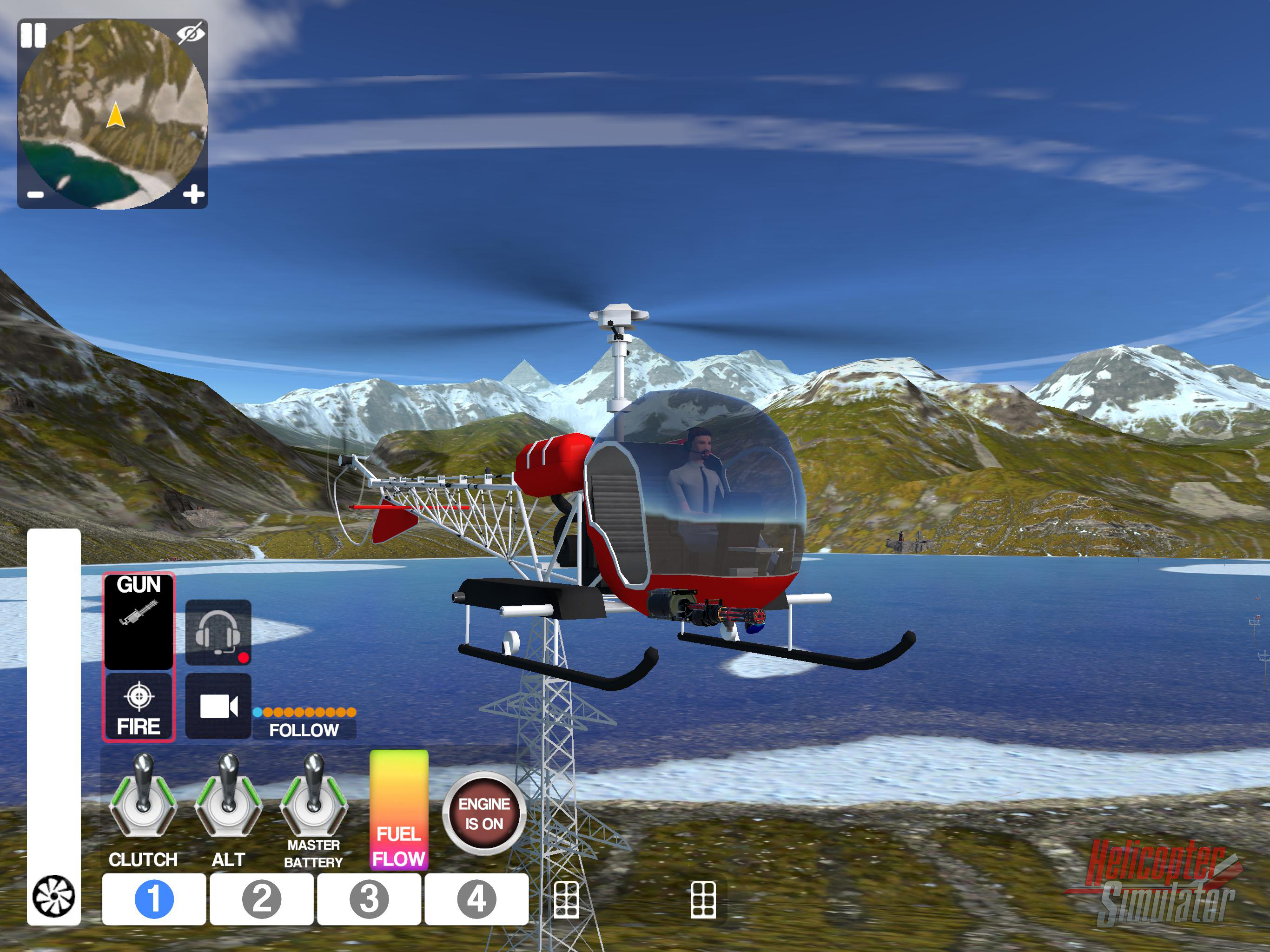Zoom in the minimap with plus
The height and width of the screenshot is (952, 1270).
click(x=193, y=194)
